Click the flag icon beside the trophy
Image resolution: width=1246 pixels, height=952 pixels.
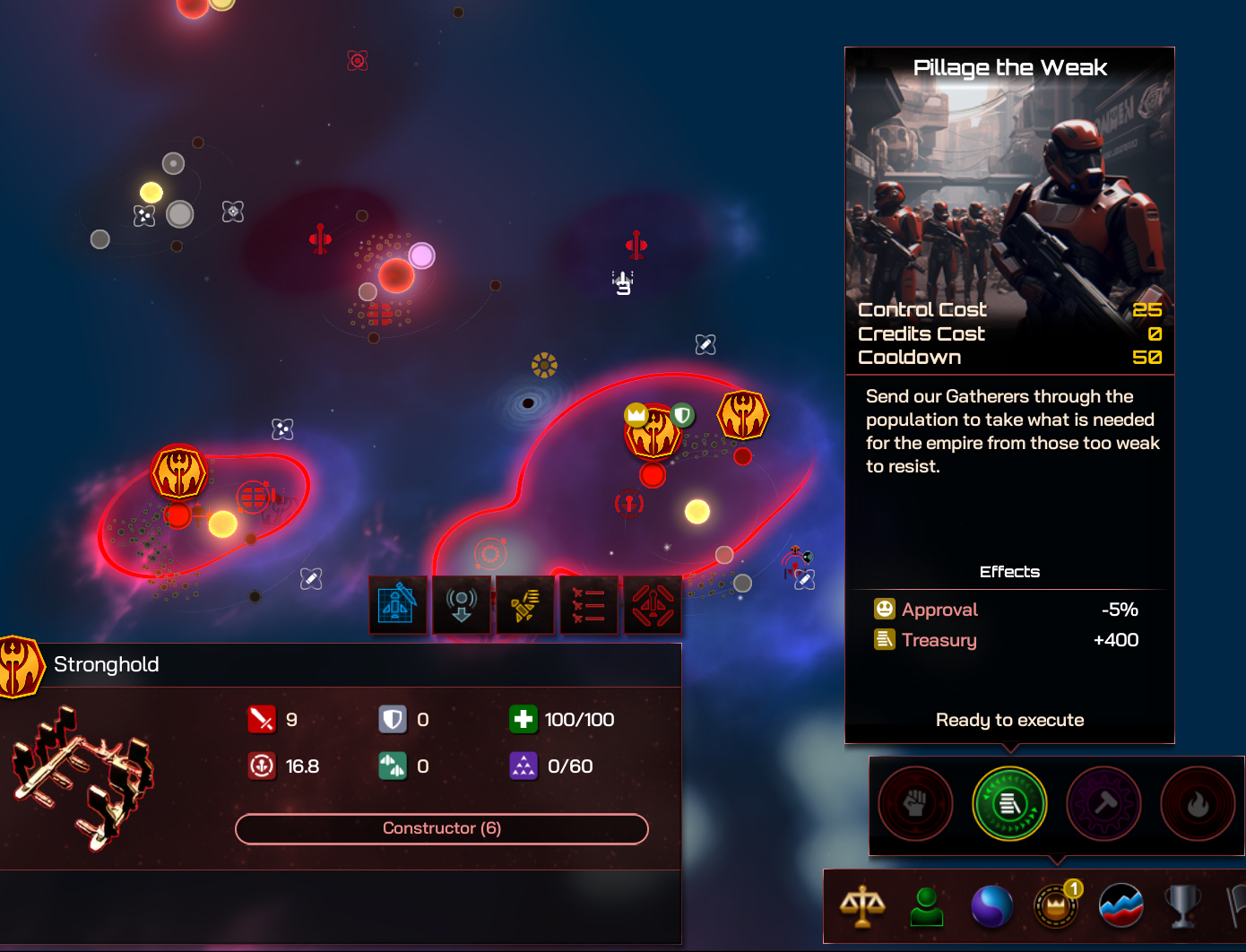1237,906
